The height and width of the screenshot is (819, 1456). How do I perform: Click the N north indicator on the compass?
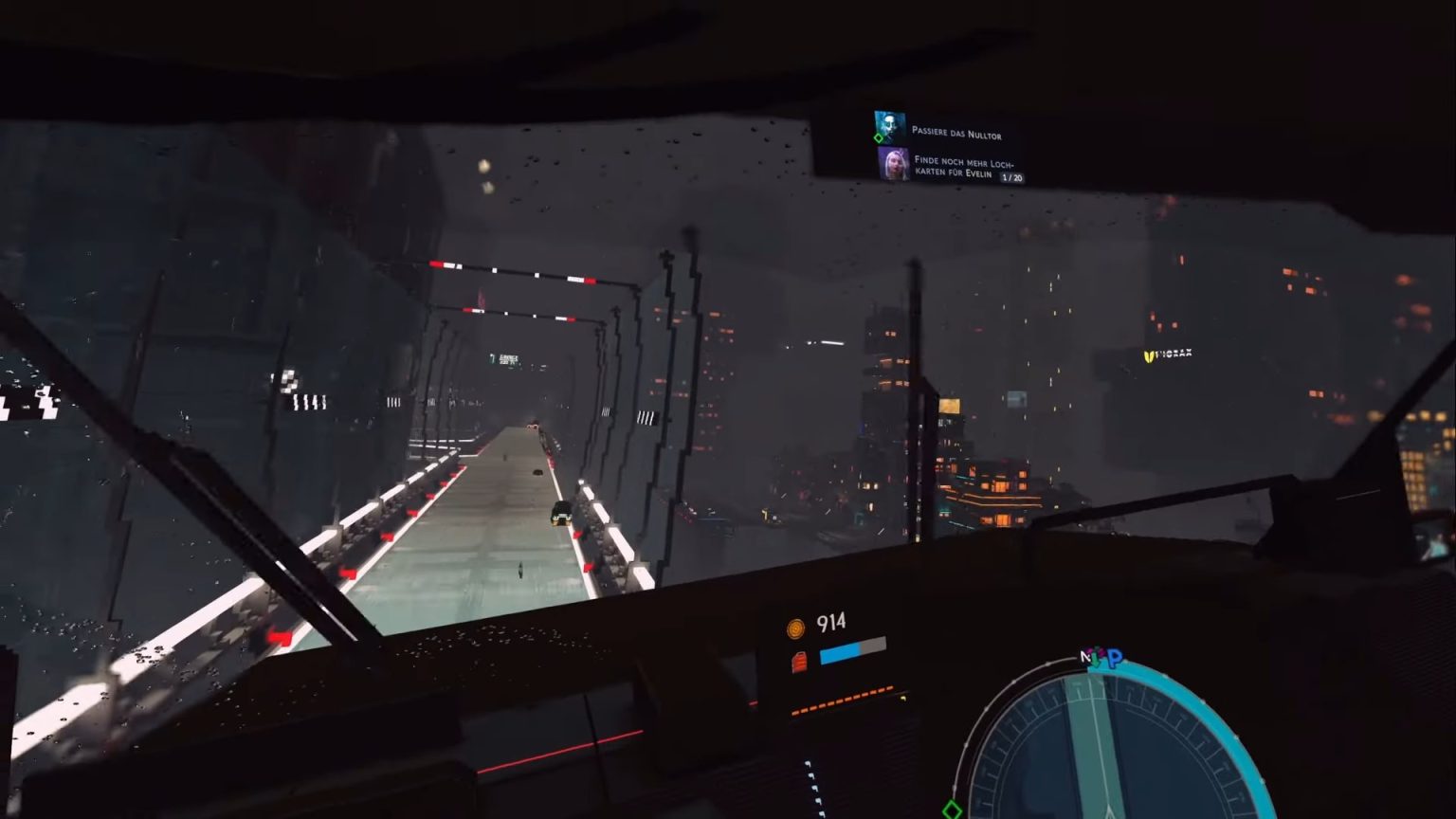pyautogui.click(x=1086, y=654)
